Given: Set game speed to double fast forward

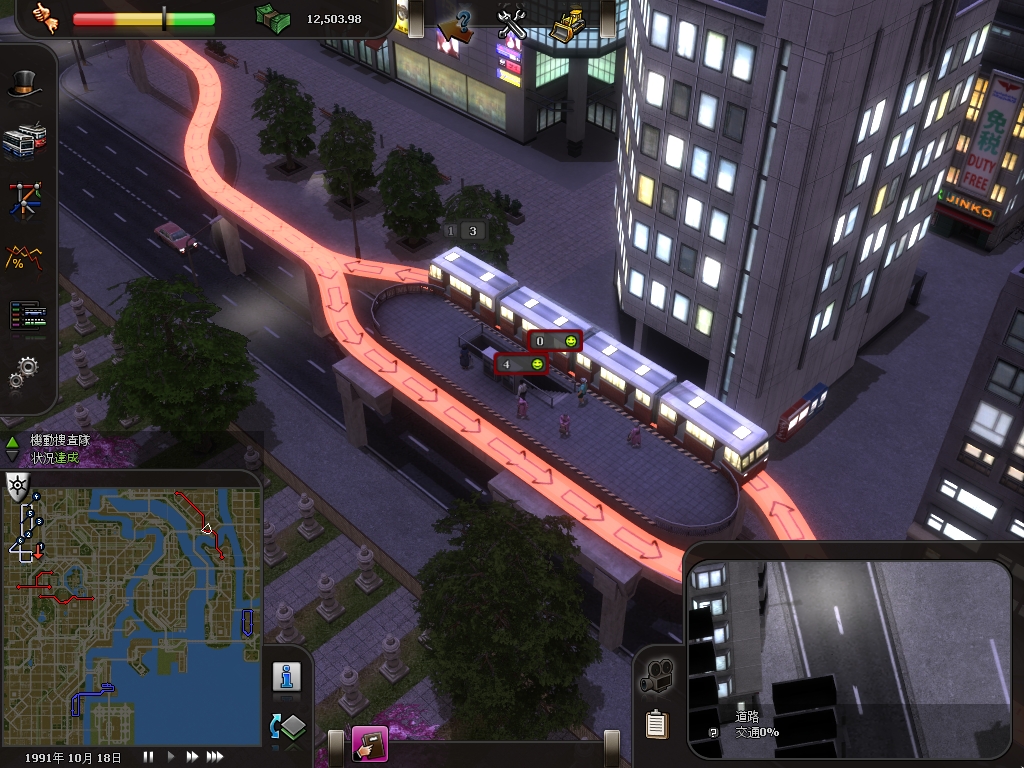Looking at the screenshot, I should (x=191, y=757).
